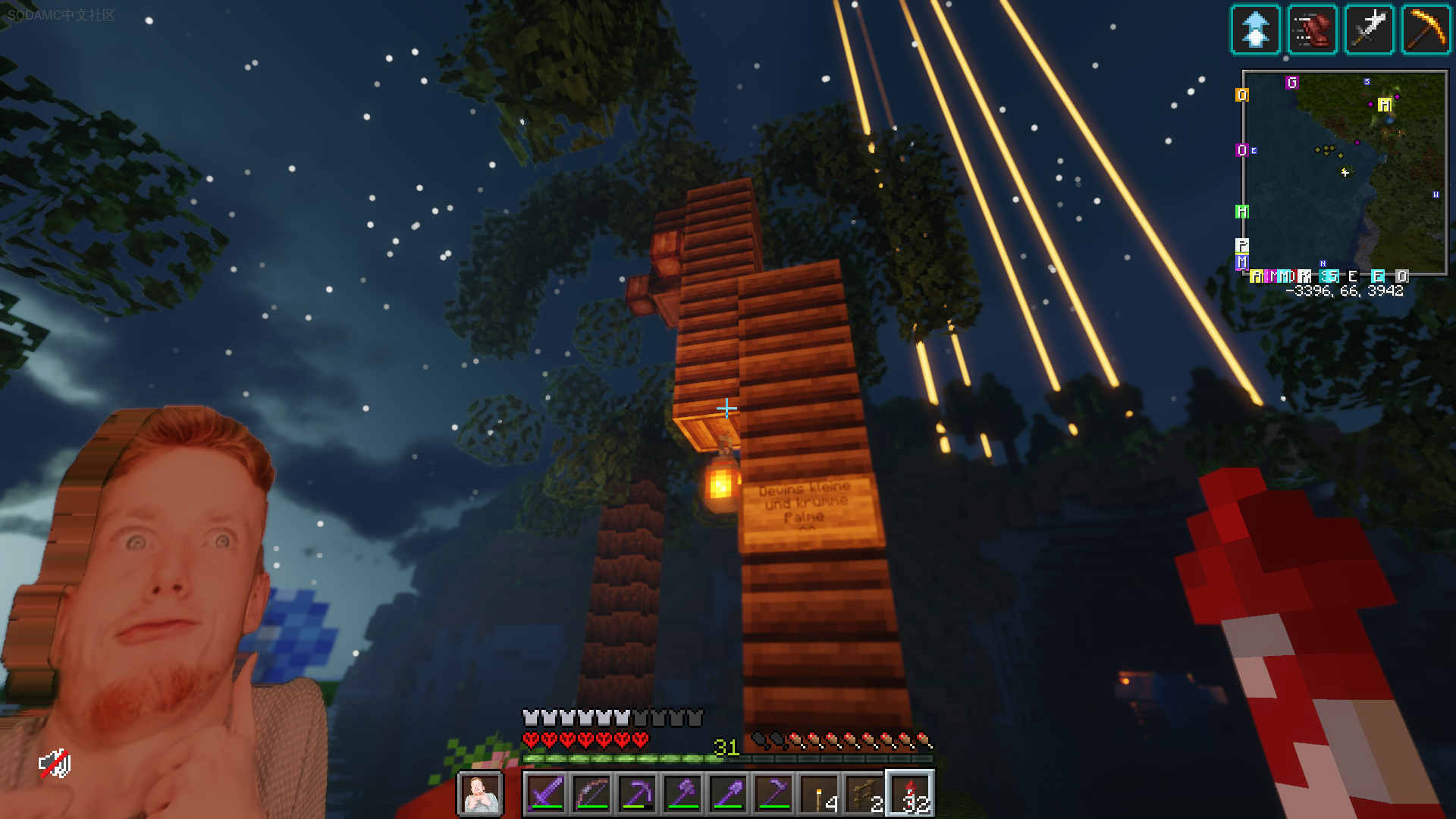Click the haste golden pickaxe effect icon
This screenshot has width=1456, height=819.
(x=1426, y=30)
